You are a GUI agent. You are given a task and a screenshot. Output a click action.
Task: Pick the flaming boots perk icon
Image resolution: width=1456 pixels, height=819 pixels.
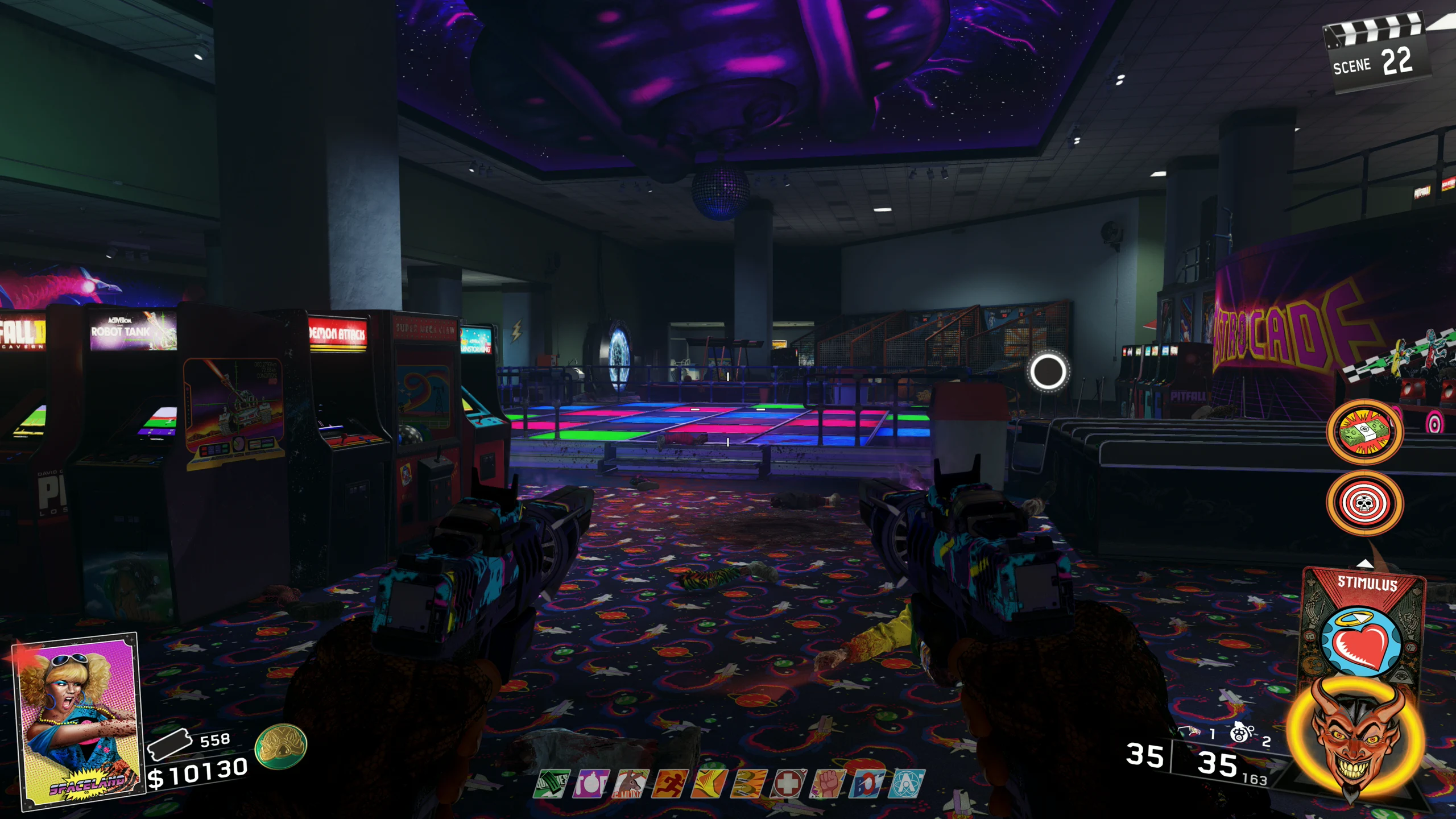748,784
